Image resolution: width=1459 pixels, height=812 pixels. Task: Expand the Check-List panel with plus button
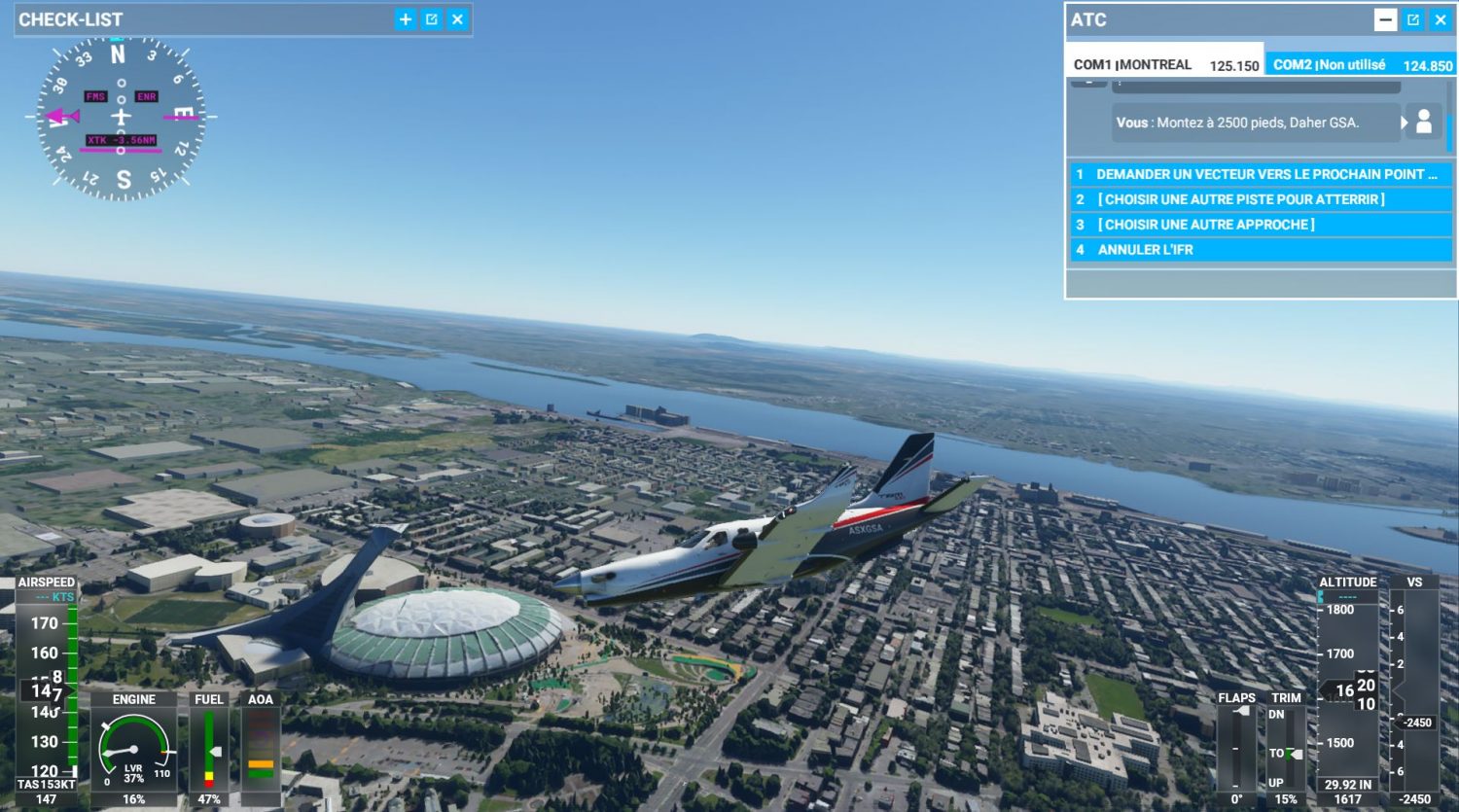coord(406,19)
